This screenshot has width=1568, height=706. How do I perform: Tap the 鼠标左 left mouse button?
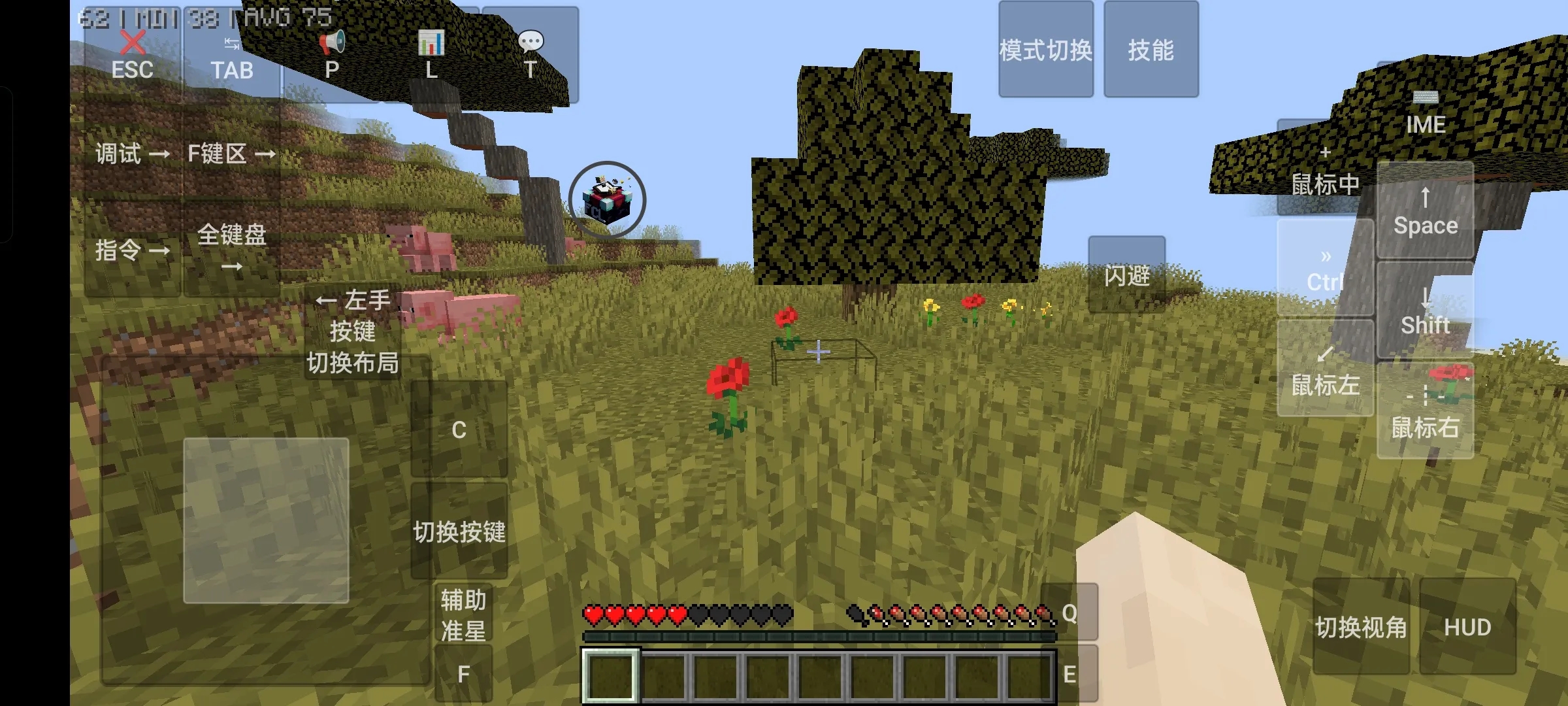click(1325, 369)
